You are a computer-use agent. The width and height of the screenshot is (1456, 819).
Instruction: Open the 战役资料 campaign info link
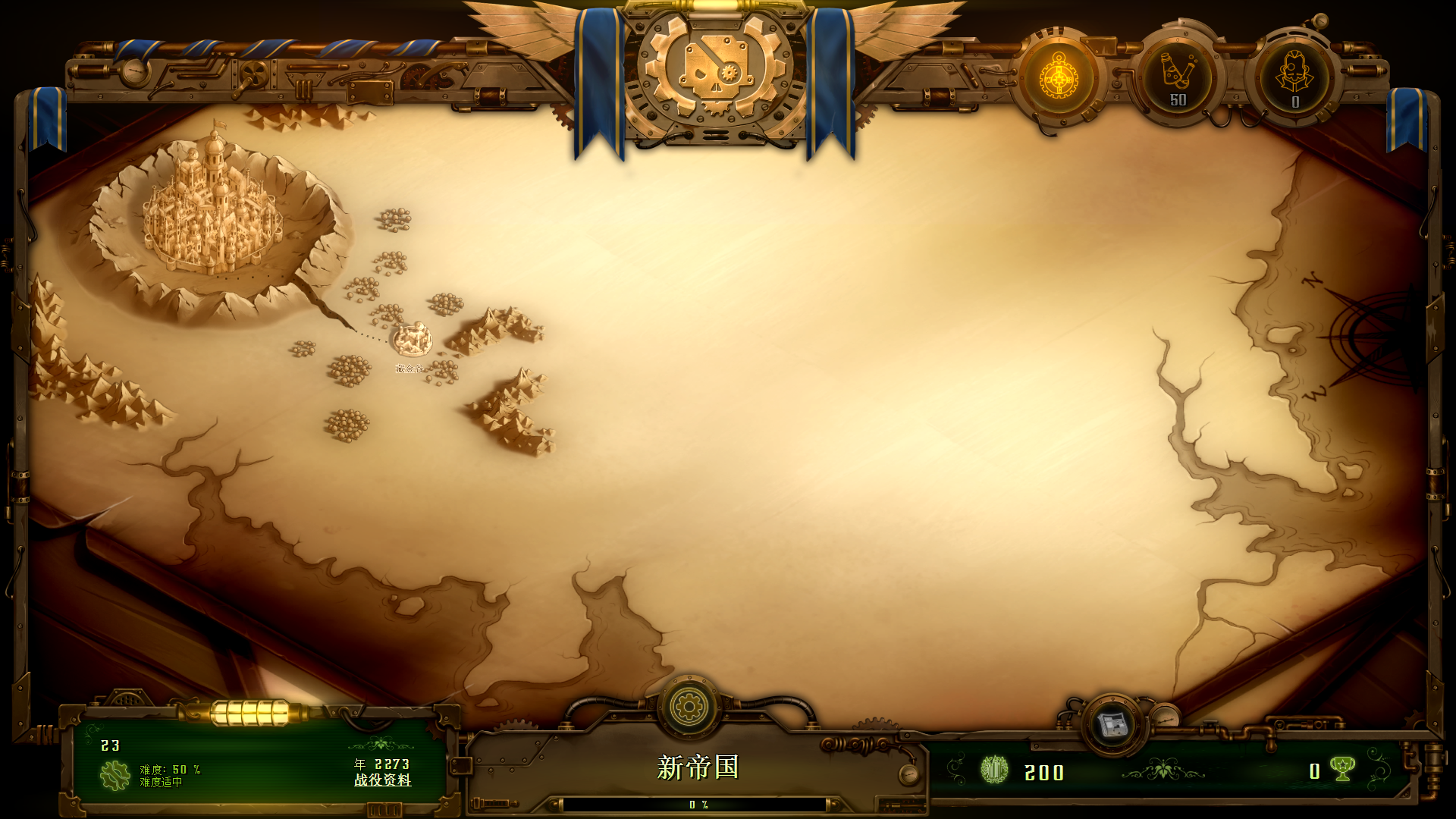coord(383,780)
